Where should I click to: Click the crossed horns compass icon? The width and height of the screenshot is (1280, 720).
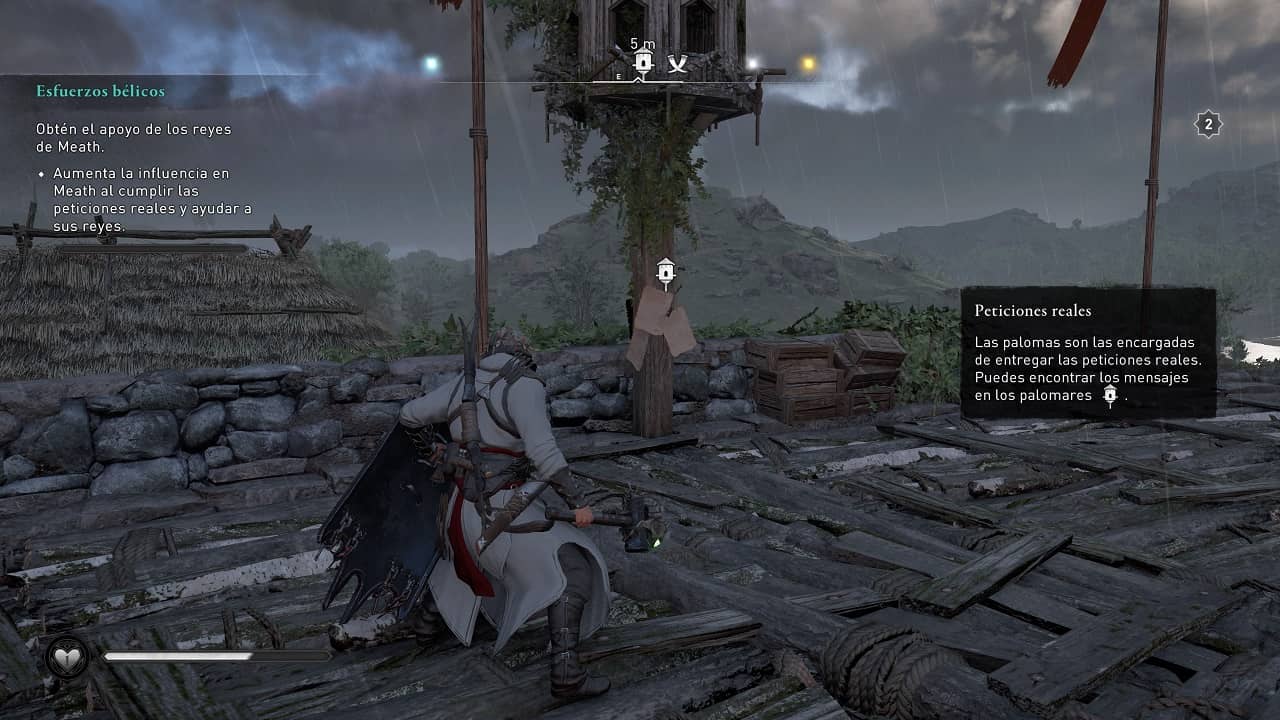tap(678, 64)
